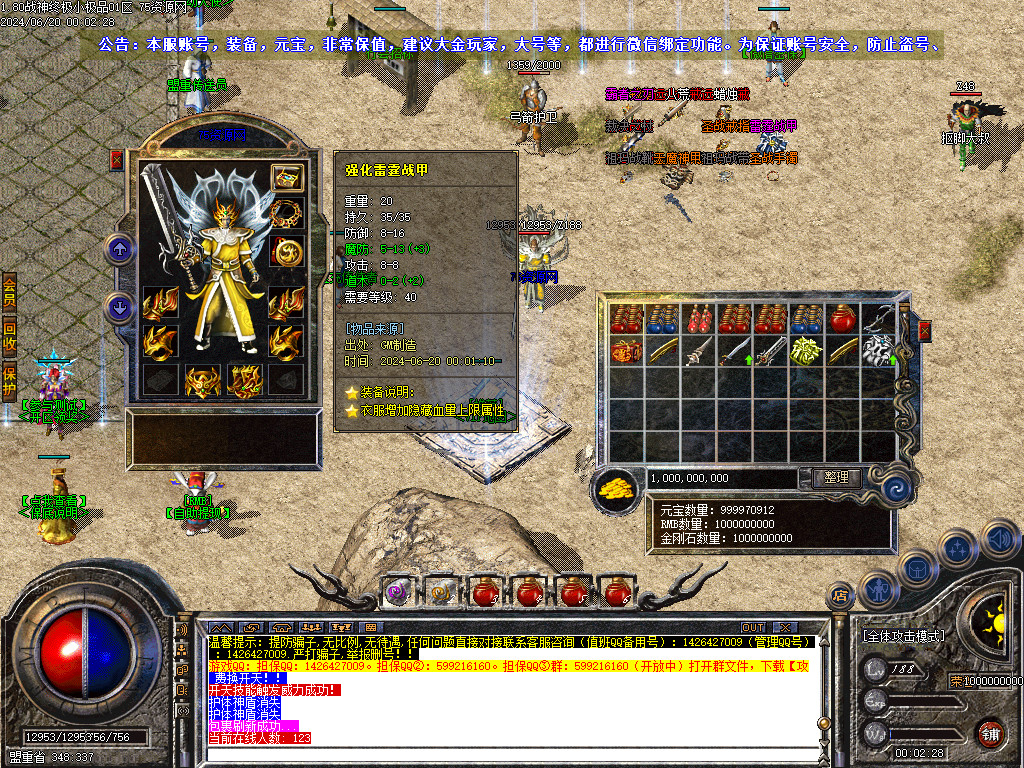Open the 会员 member side tab
The height and width of the screenshot is (768, 1024).
9,293
